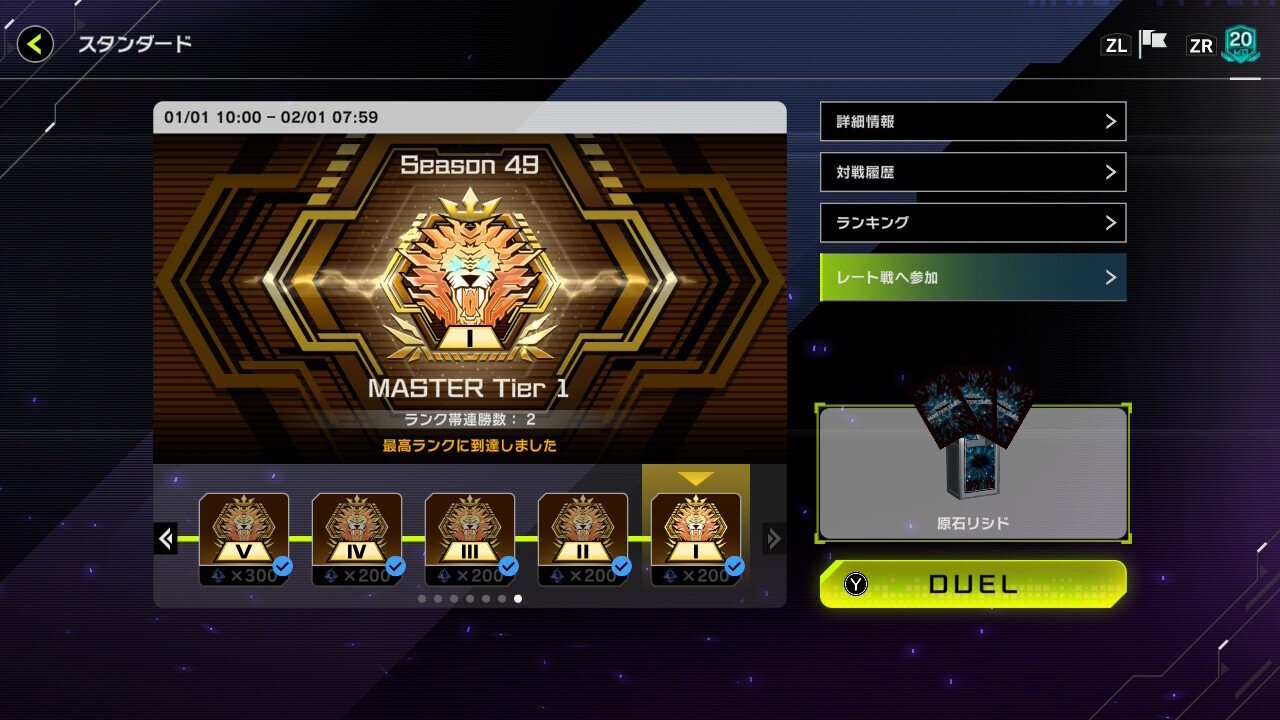Expand the next rank tiers with right arrow
This screenshot has width=1280, height=720.
[773, 538]
